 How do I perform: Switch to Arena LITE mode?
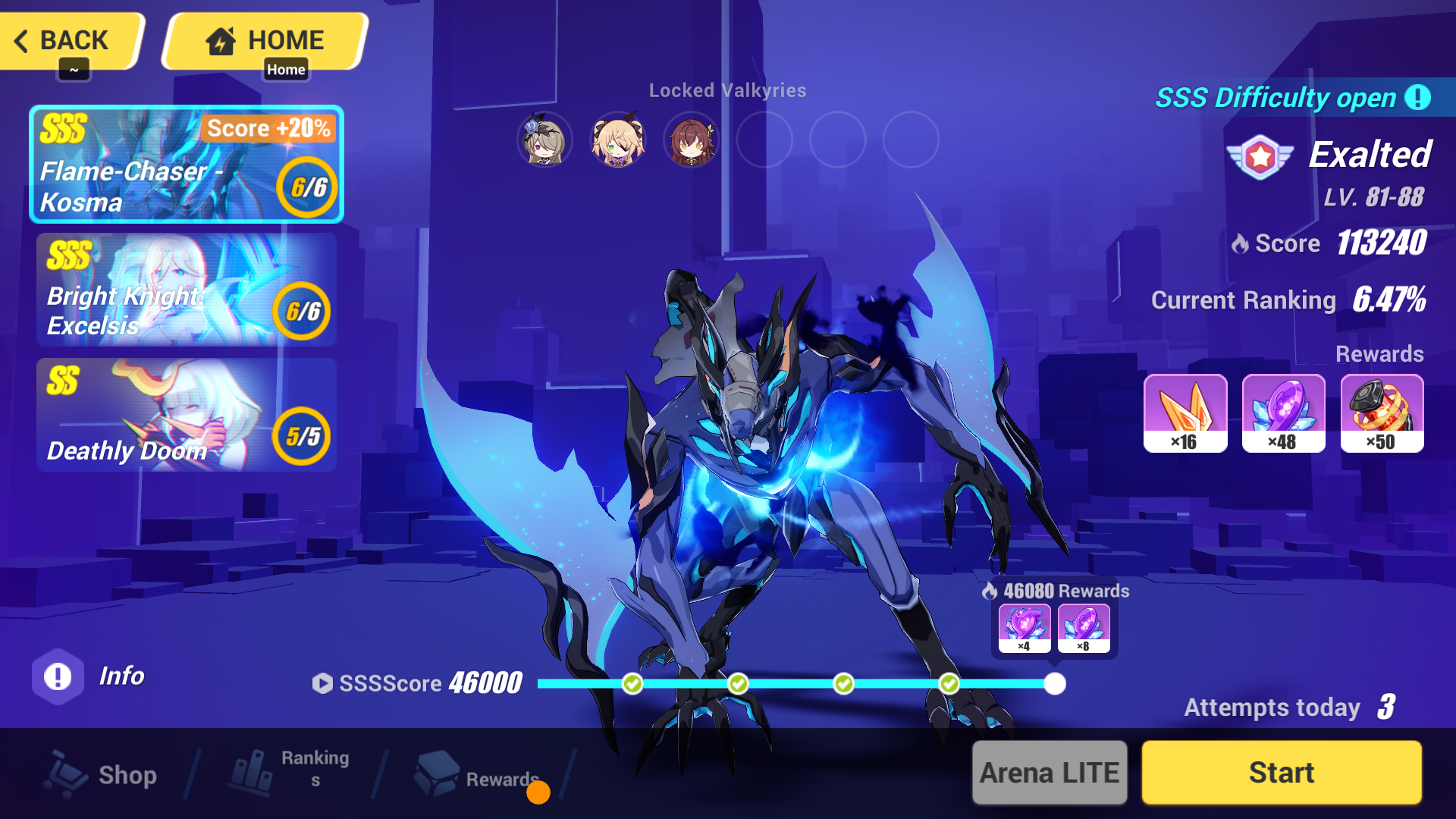1050,772
